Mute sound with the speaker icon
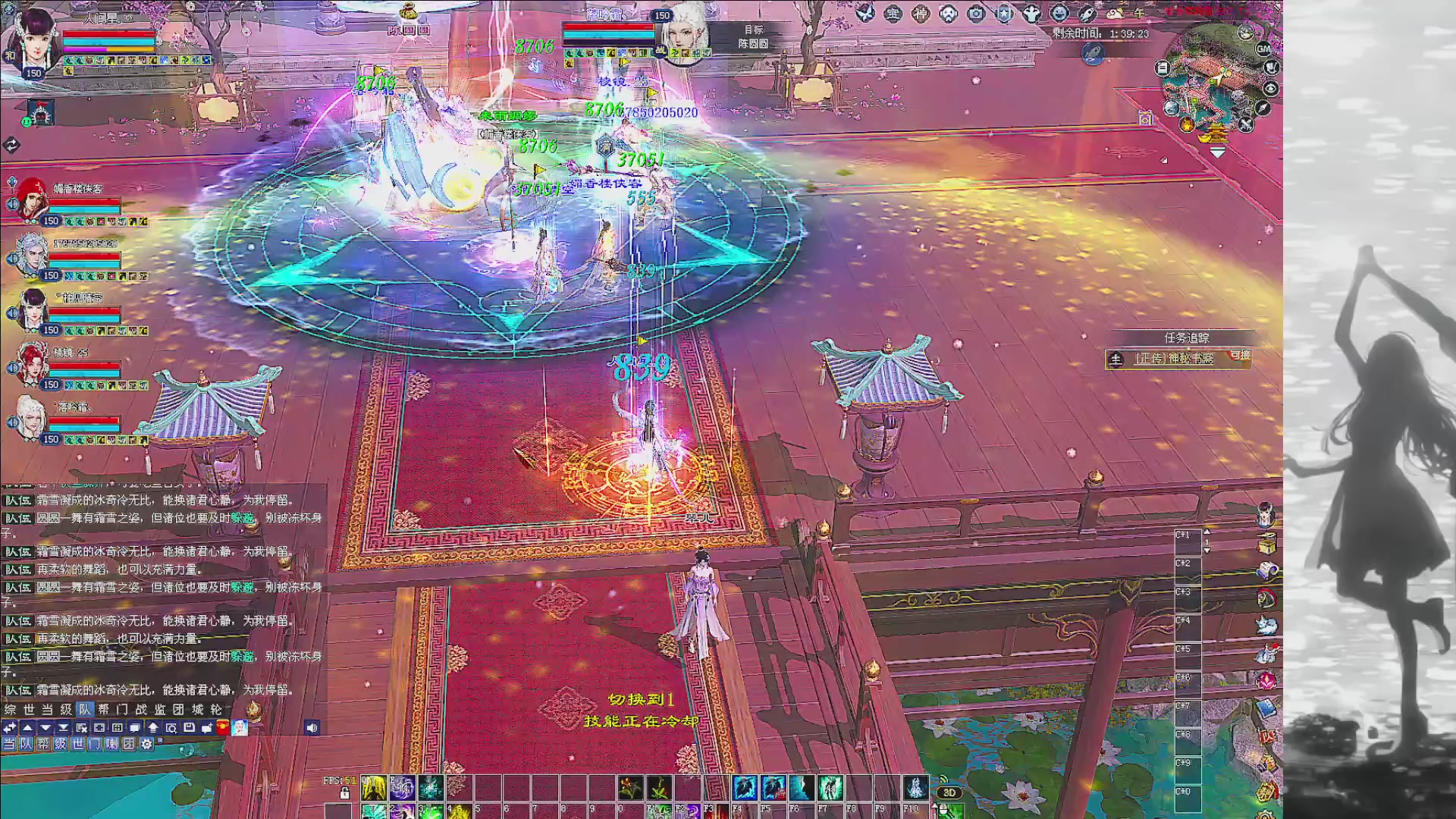 (312, 728)
